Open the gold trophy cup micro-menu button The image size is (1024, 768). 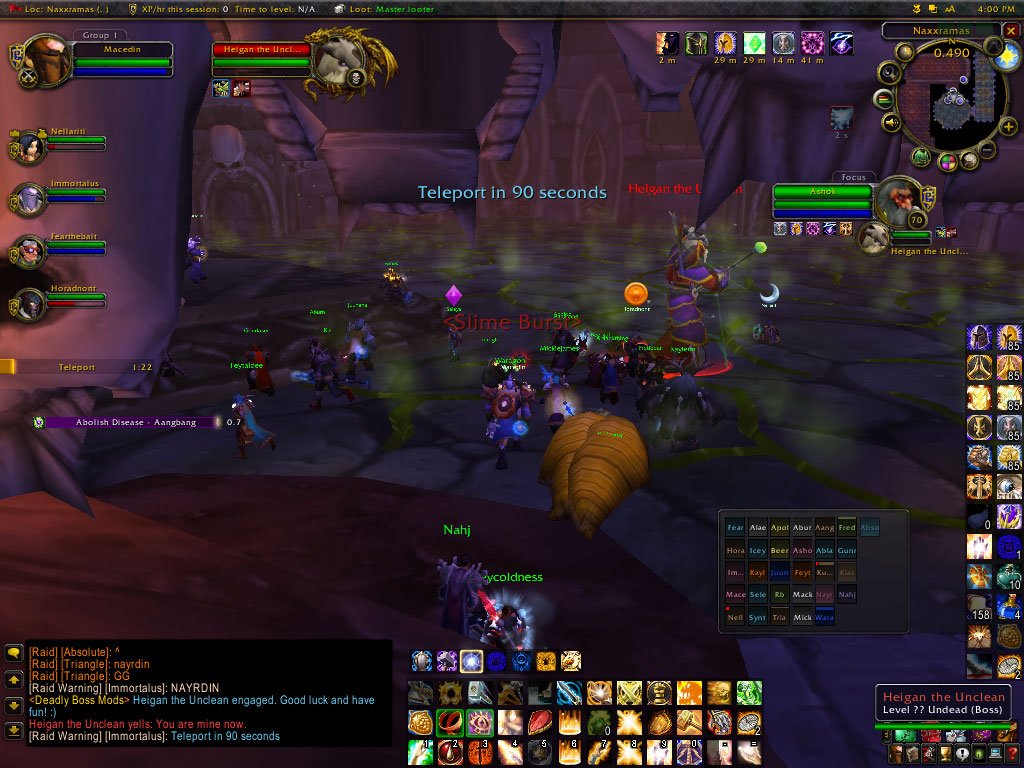click(x=943, y=754)
